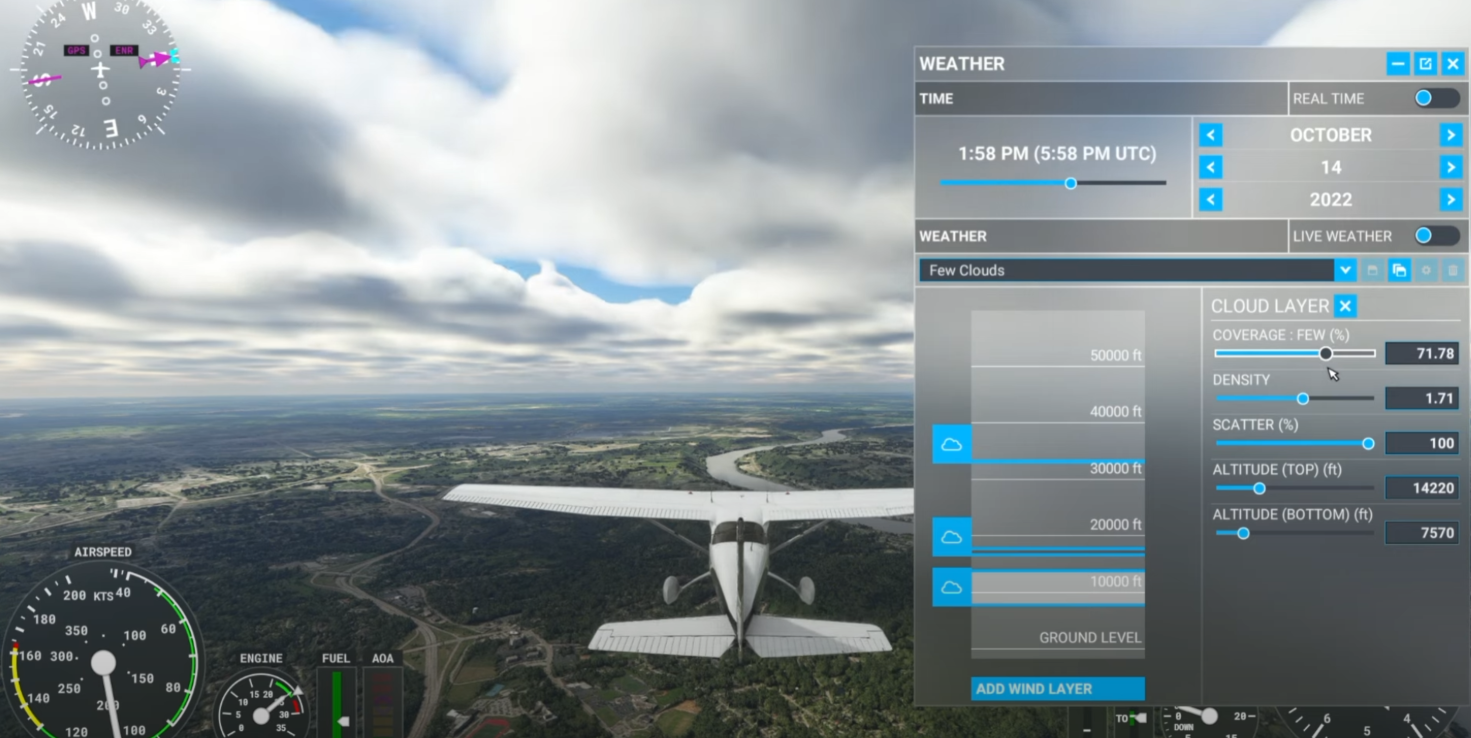
Task: Add a wind layer
Action: coord(1057,688)
